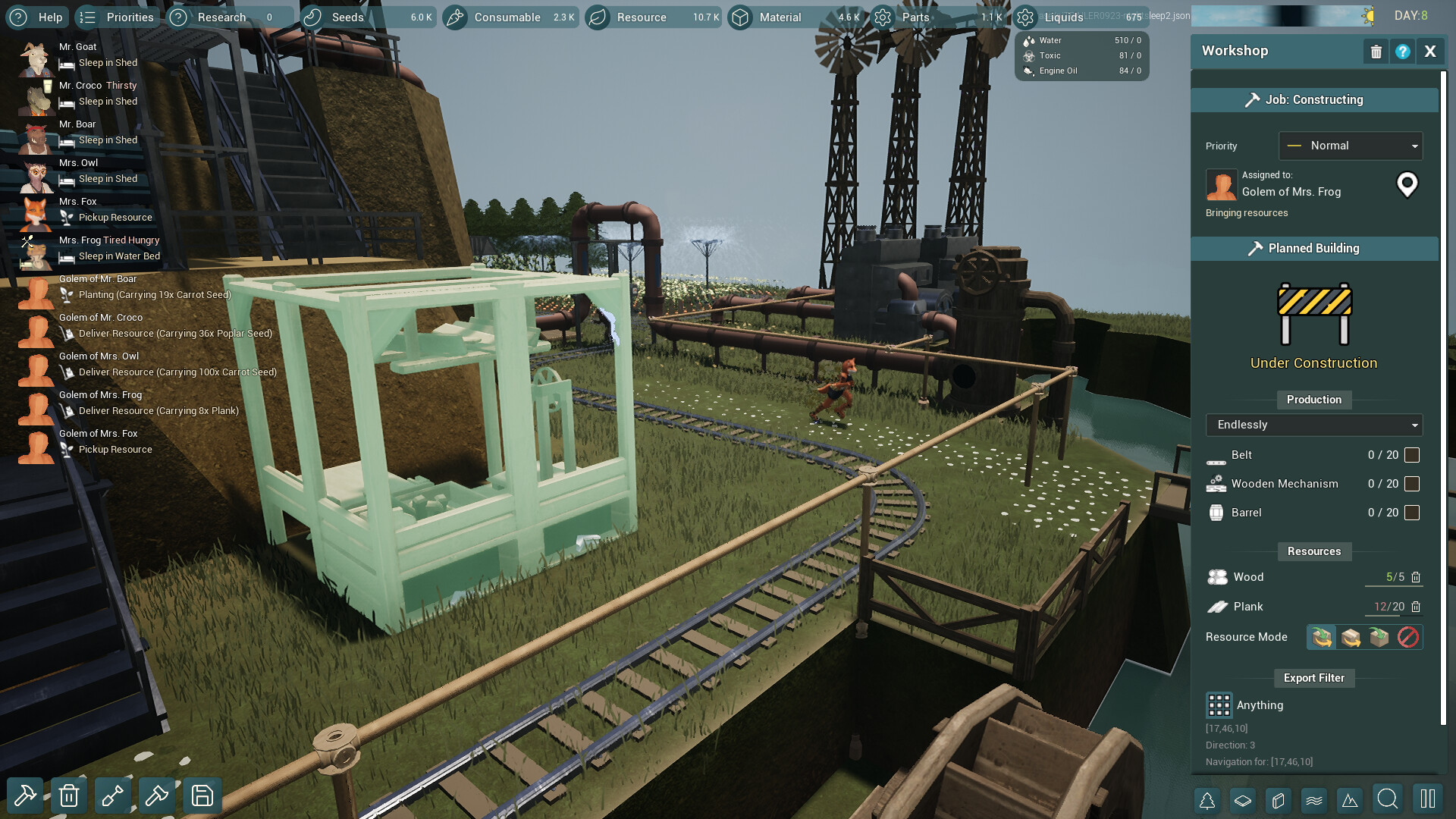The image size is (1456, 819).
Task: Select the forbidden resource mode icon
Action: pos(1408,637)
